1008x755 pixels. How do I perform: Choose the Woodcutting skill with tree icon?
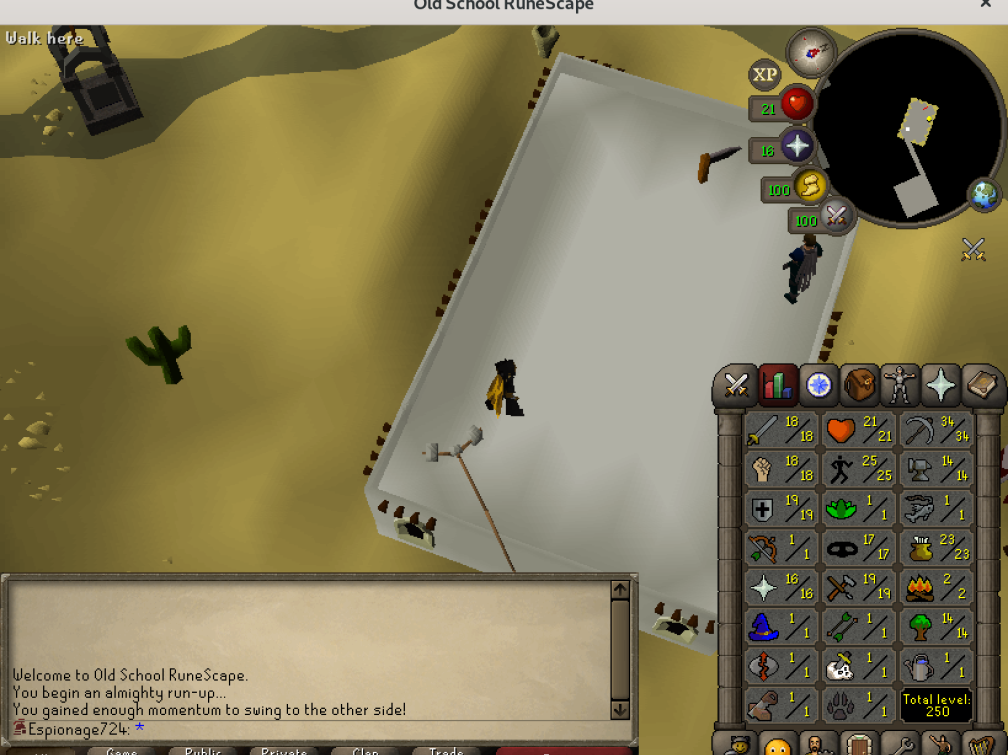click(936, 626)
